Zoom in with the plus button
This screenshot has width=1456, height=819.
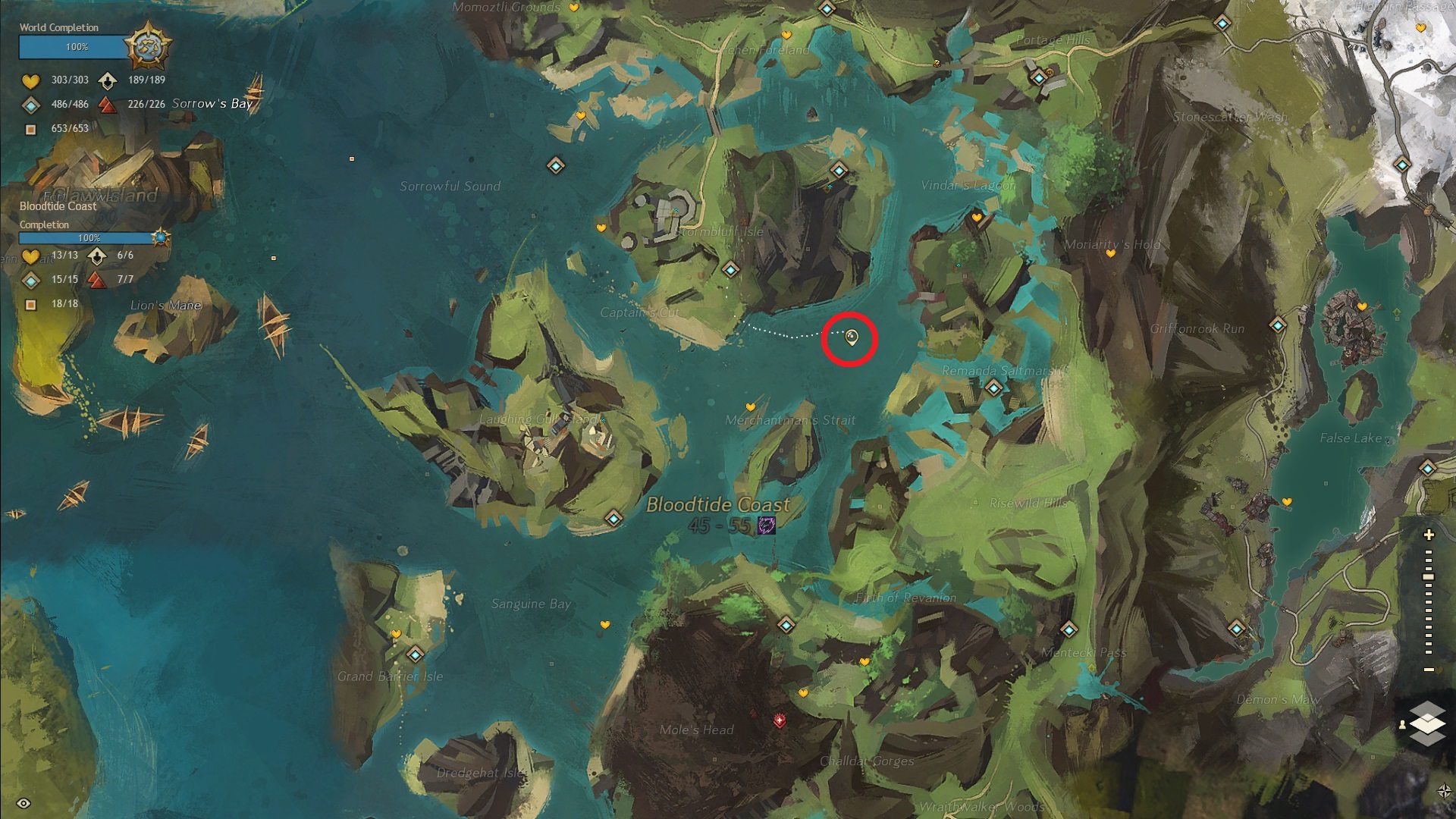1429,535
